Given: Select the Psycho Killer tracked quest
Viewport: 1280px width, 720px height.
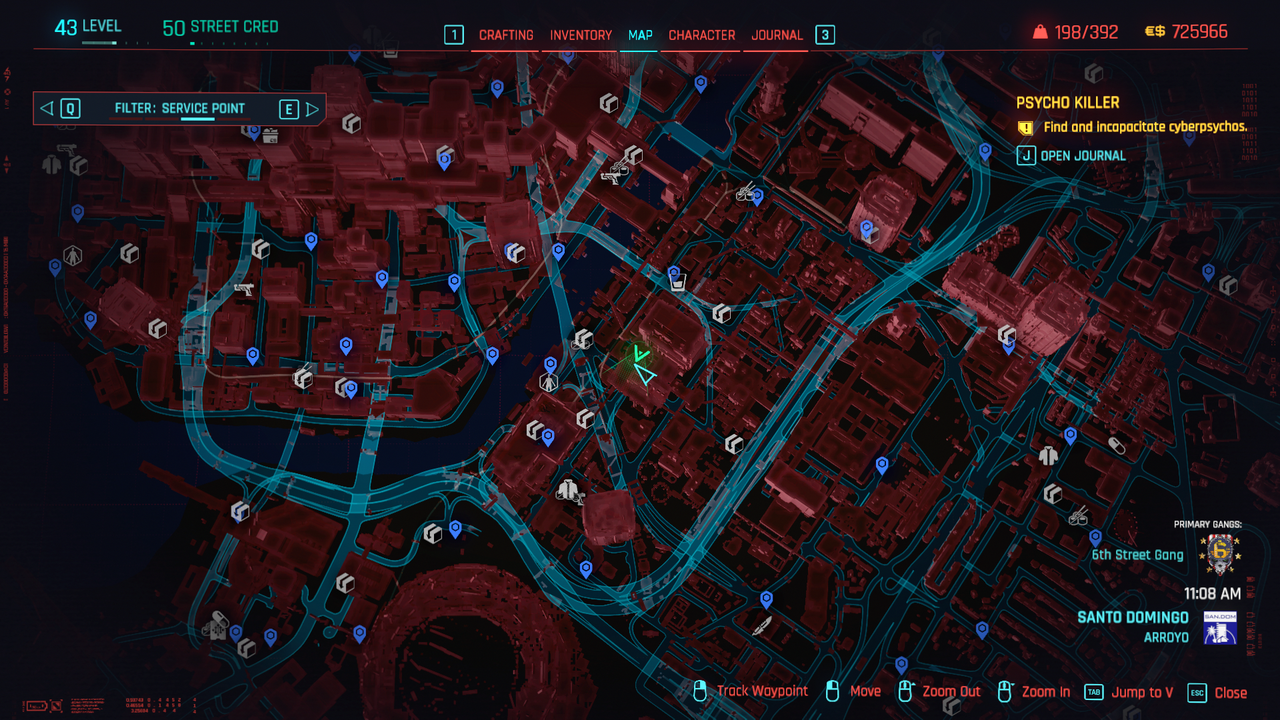Looking at the screenshot, I should (x=1068, y=102).
